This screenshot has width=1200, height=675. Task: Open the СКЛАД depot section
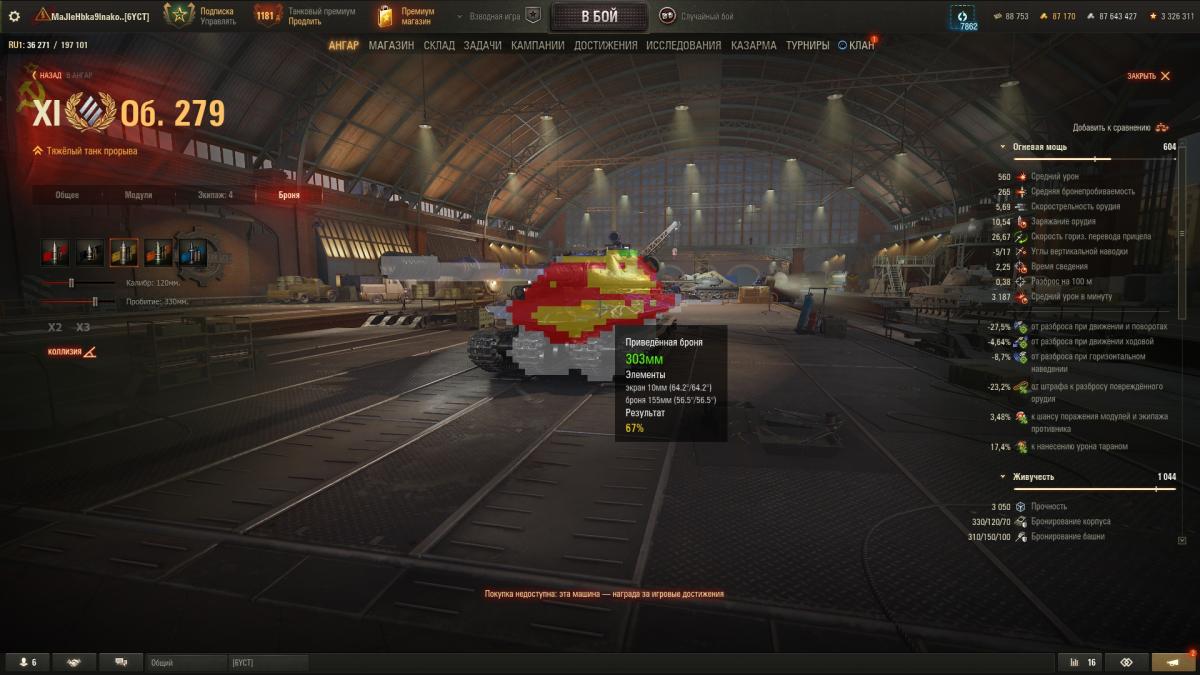pyautogui.click(x=439, y=45)
